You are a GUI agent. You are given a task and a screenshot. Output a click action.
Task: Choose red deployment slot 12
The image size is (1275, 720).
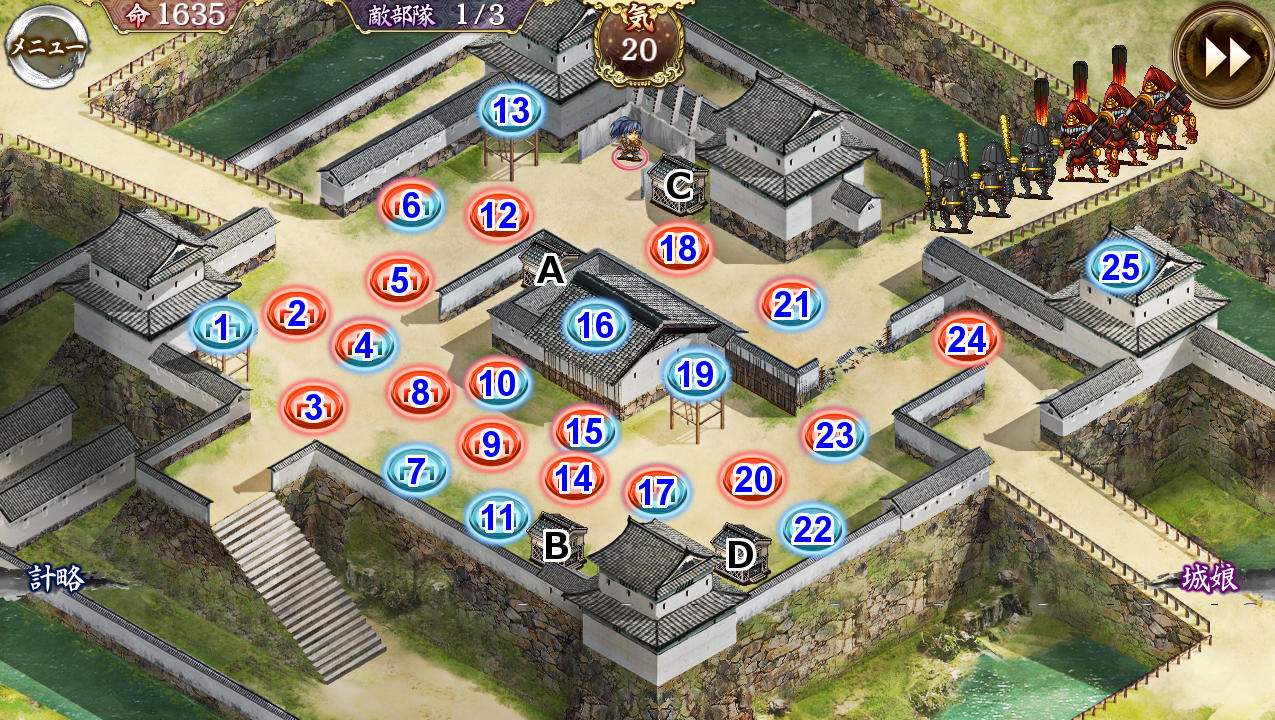498,215
